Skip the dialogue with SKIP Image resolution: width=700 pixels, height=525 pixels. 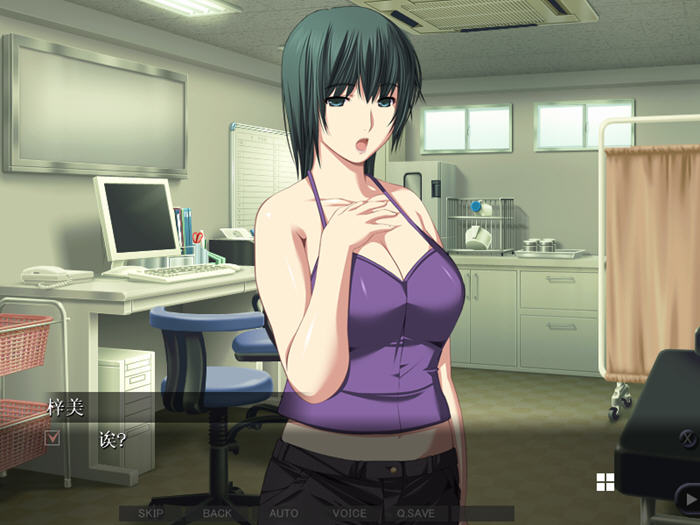coord(151,514)
